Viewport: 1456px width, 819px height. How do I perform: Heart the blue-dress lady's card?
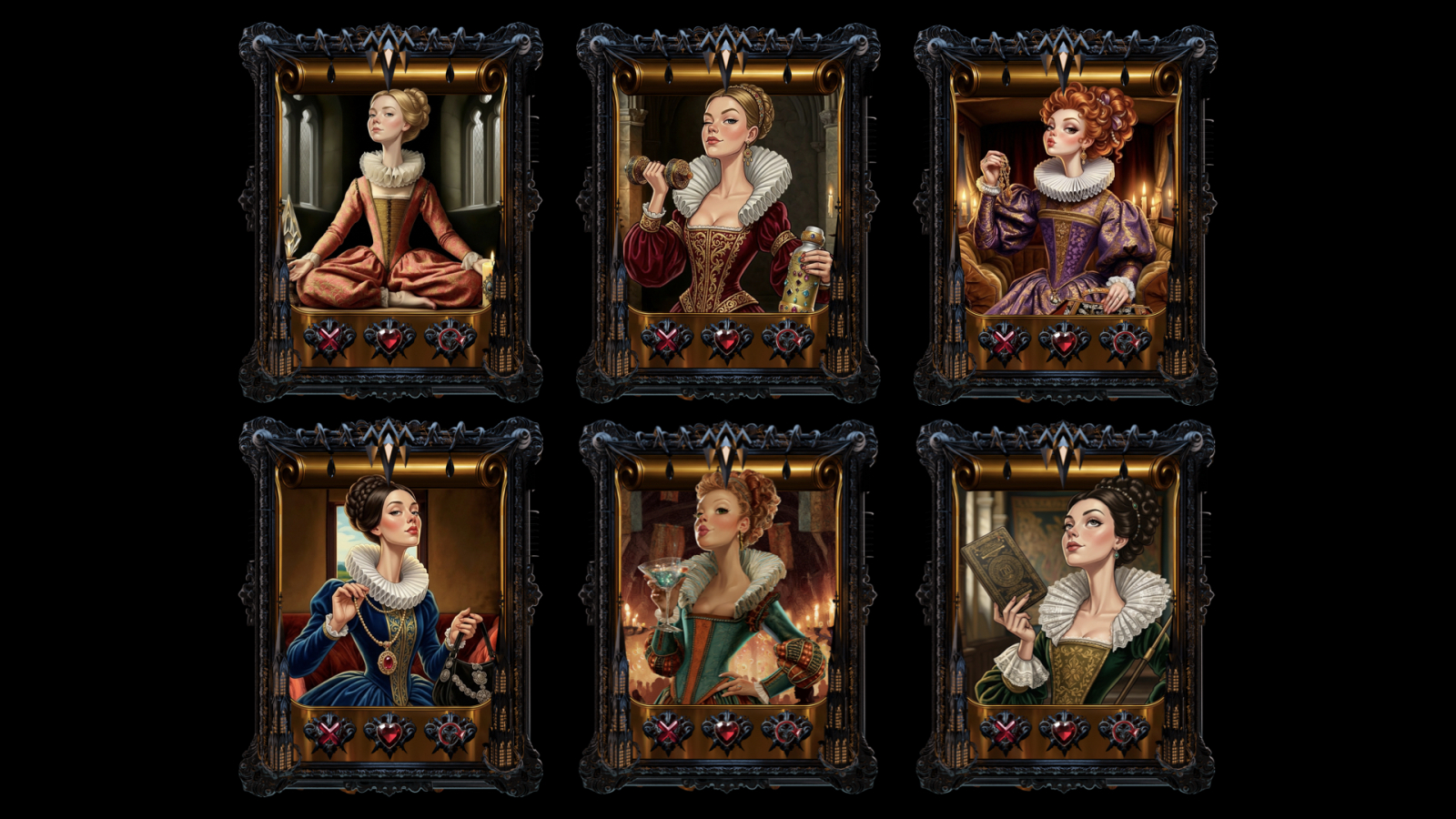pyautogui.click(x=389, y=733)
